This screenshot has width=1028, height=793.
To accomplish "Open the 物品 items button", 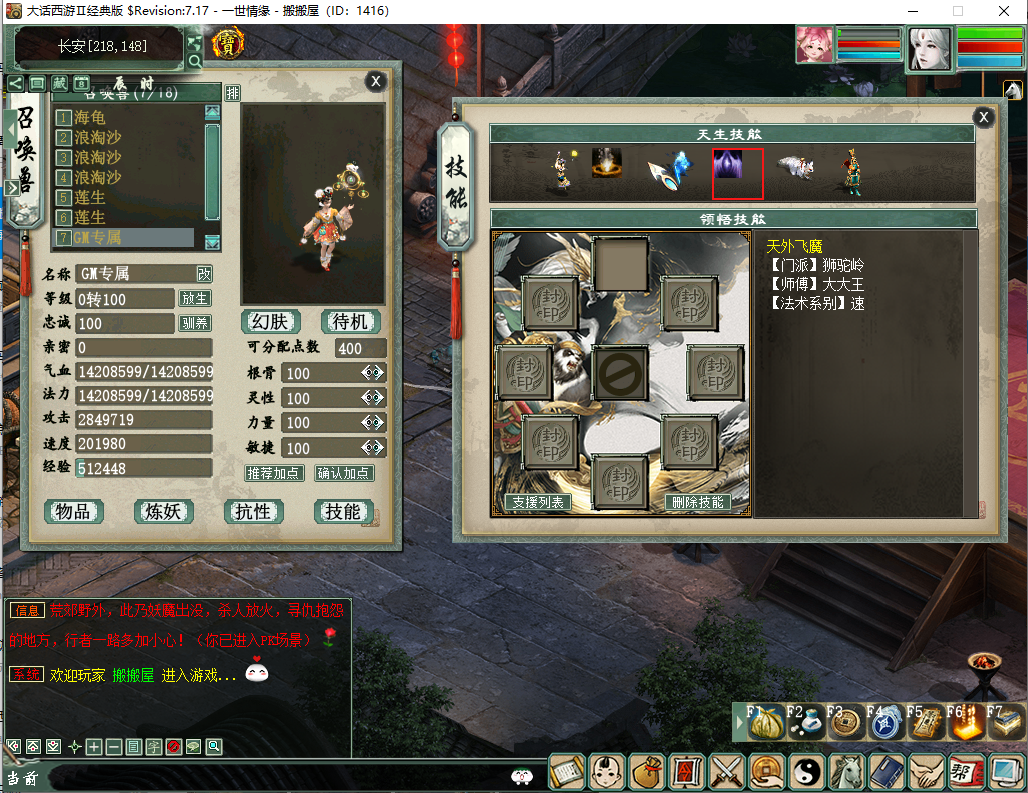I will [73, 512].
